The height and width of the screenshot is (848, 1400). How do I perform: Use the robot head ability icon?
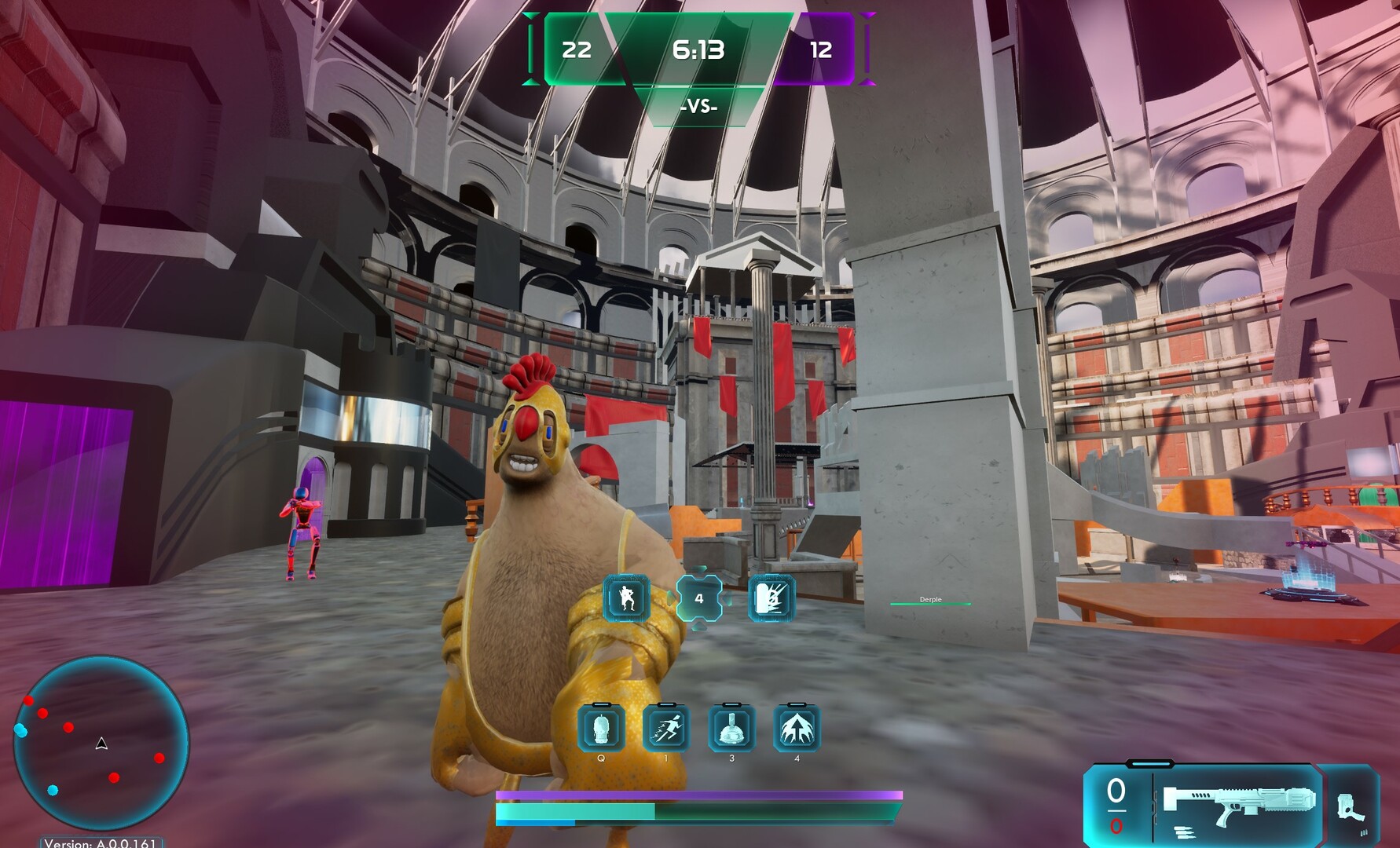601,728
